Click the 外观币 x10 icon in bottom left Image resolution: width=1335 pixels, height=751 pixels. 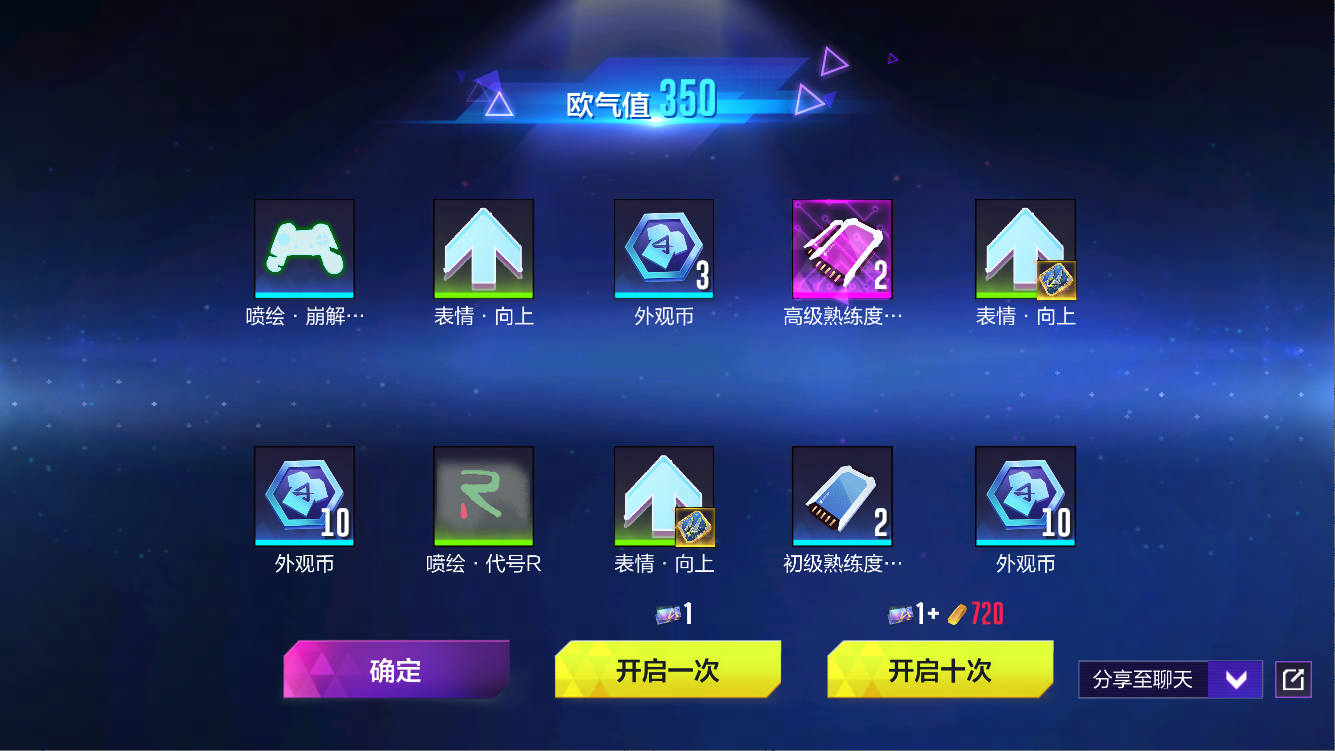point(304,496)
